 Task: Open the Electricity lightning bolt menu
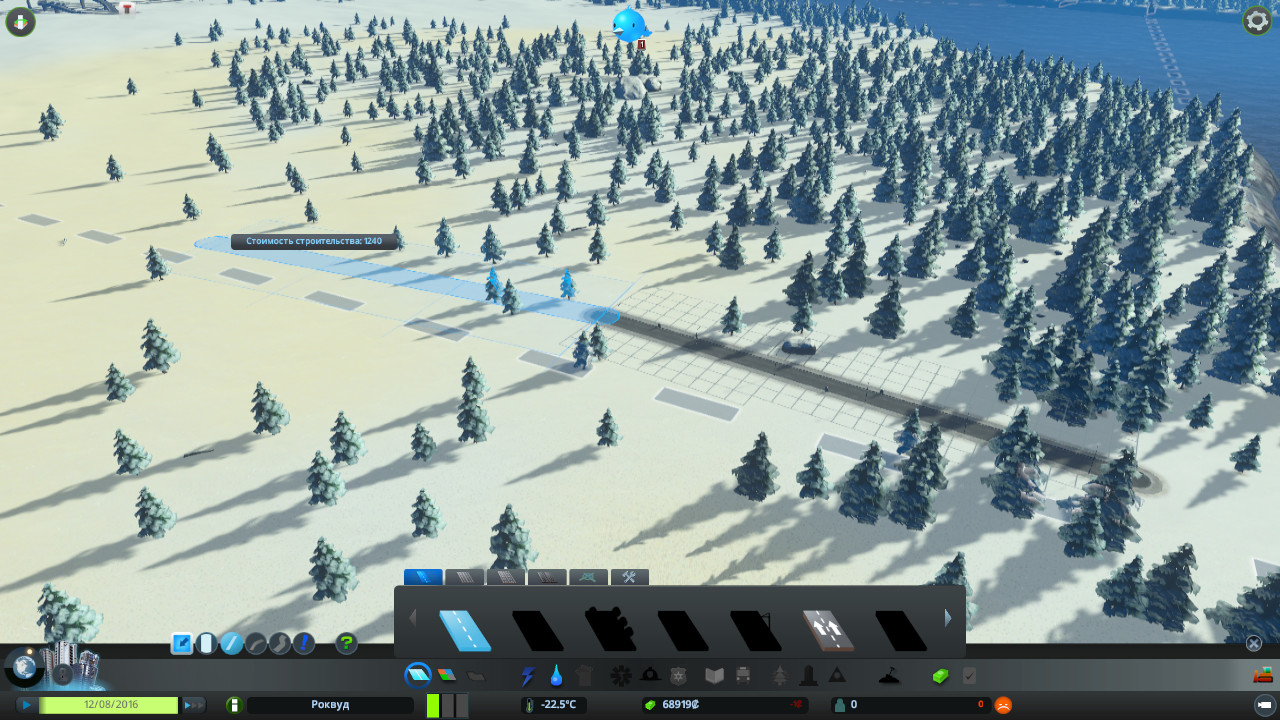coord(527,676)
